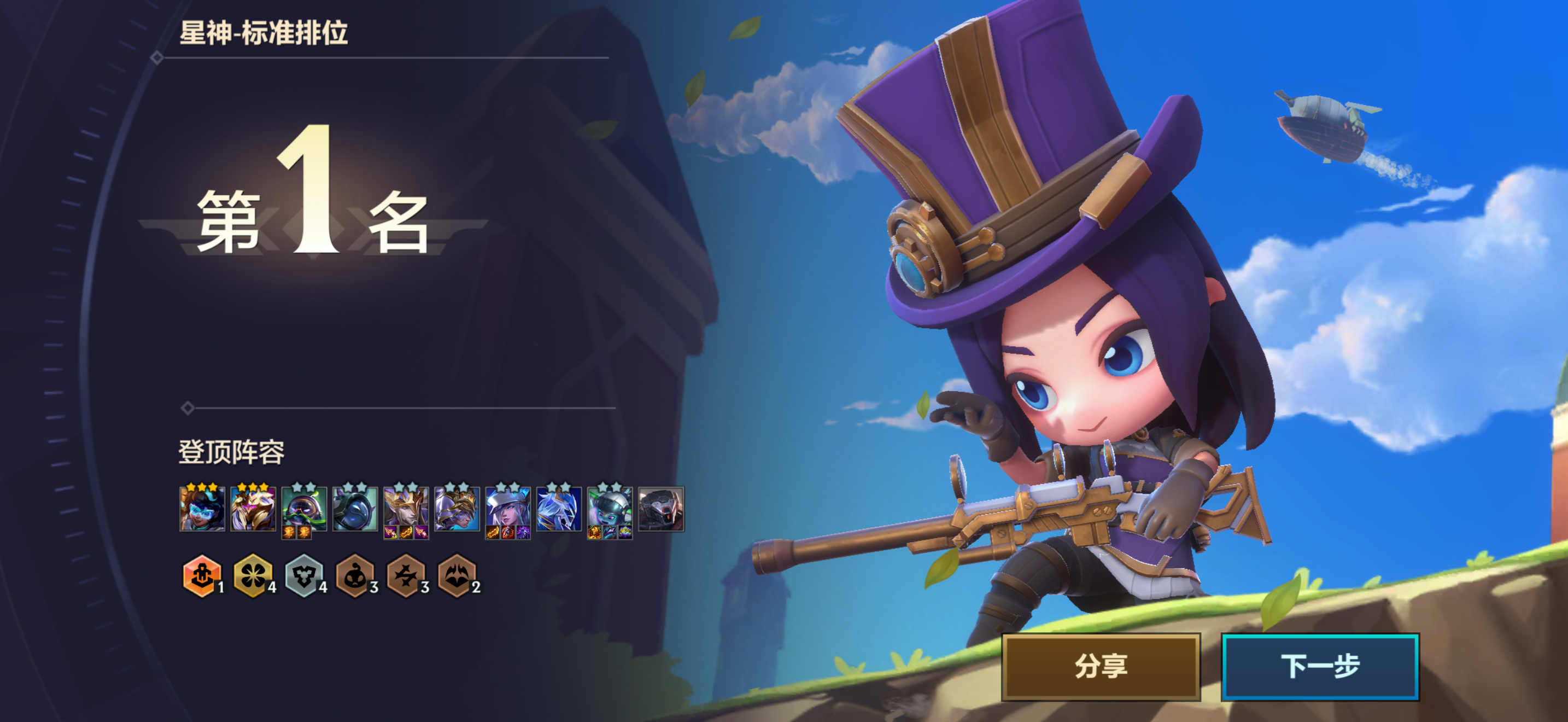Select the three-star golden armored champion portrait
The height and width of the screenshot is (722, 1568).
click(x=253, y=509)
